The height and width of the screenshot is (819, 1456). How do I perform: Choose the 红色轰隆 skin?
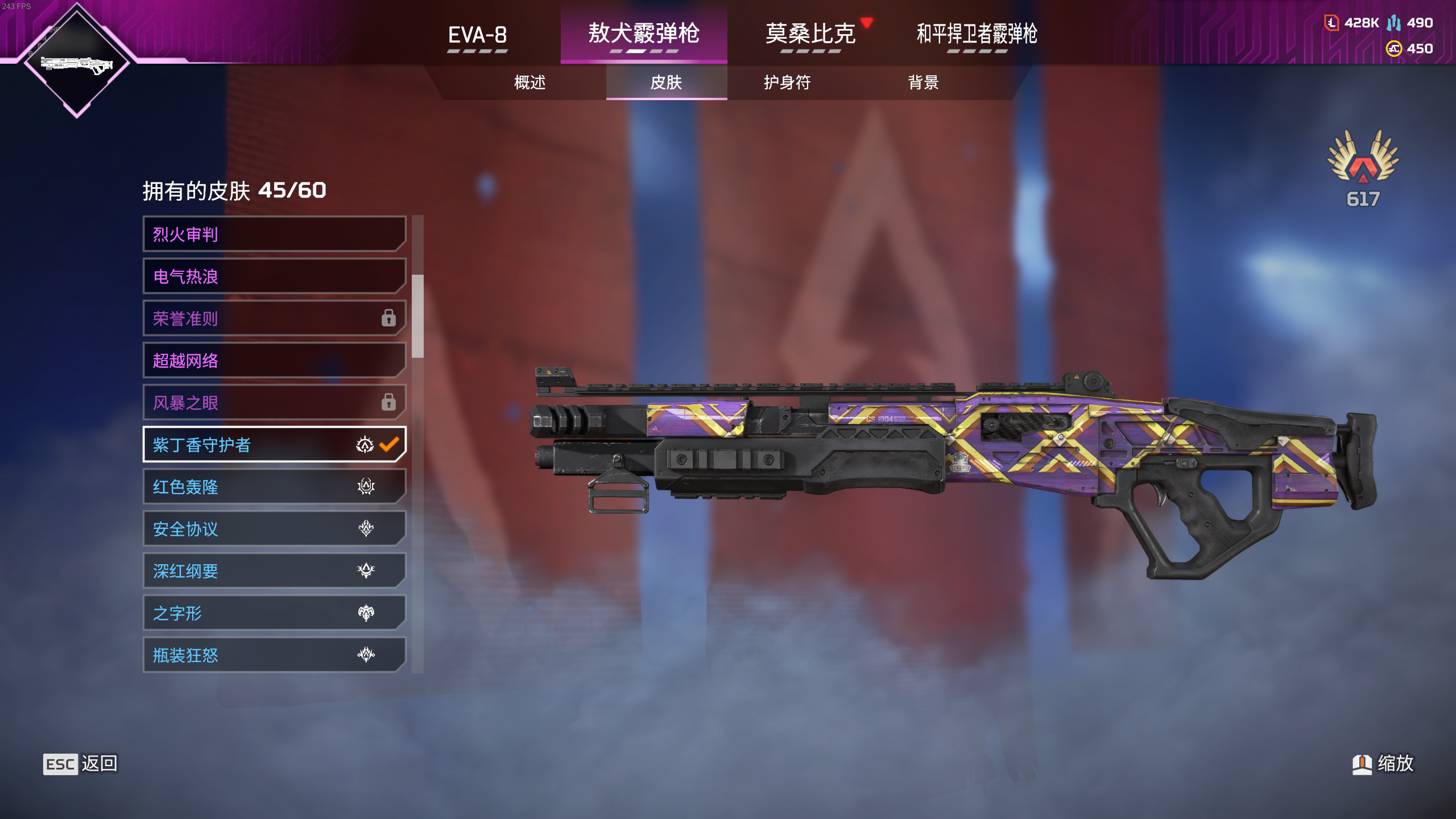pos(274,487)
